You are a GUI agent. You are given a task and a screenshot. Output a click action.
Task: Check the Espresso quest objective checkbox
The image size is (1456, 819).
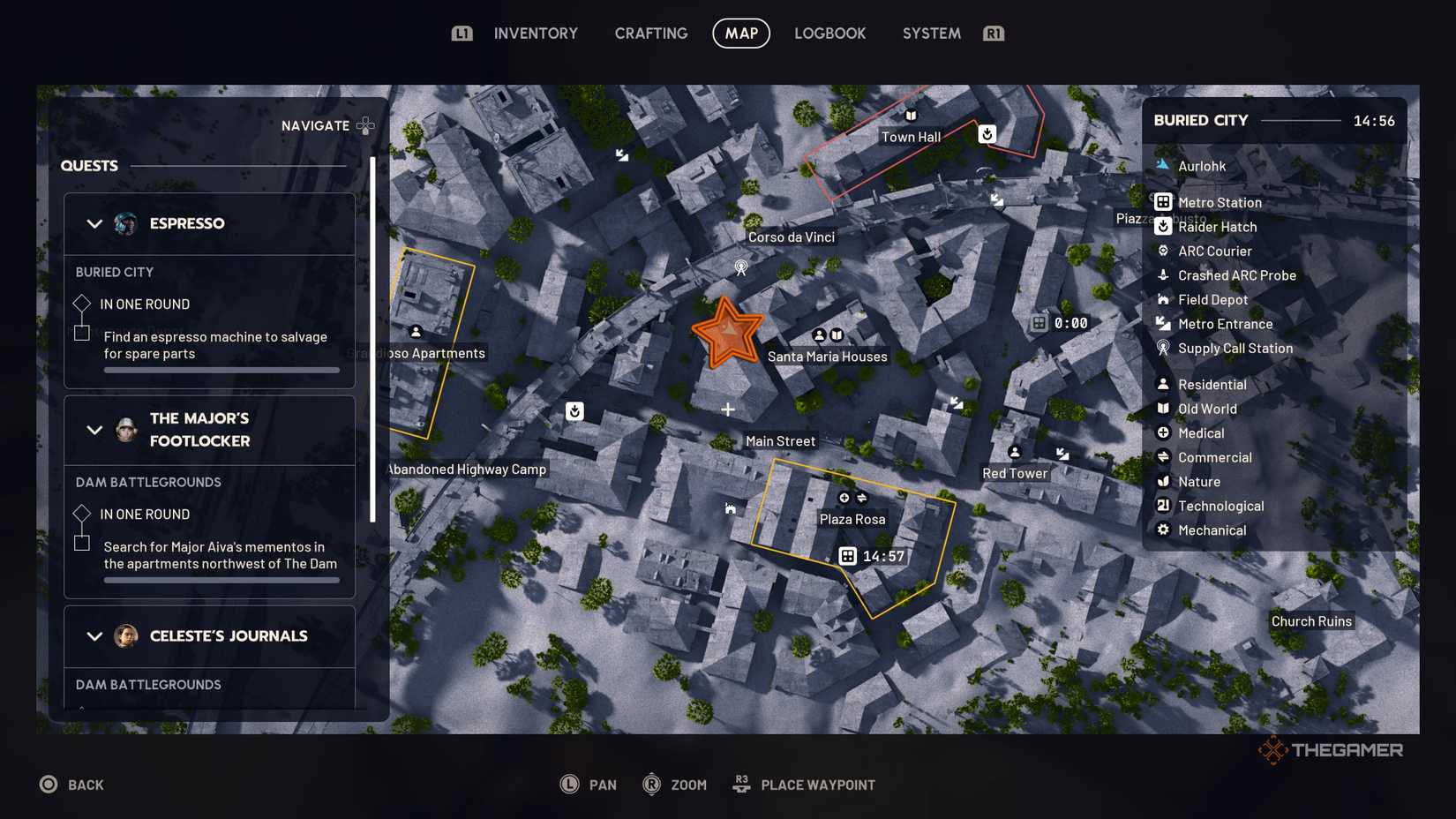[81, 334]
